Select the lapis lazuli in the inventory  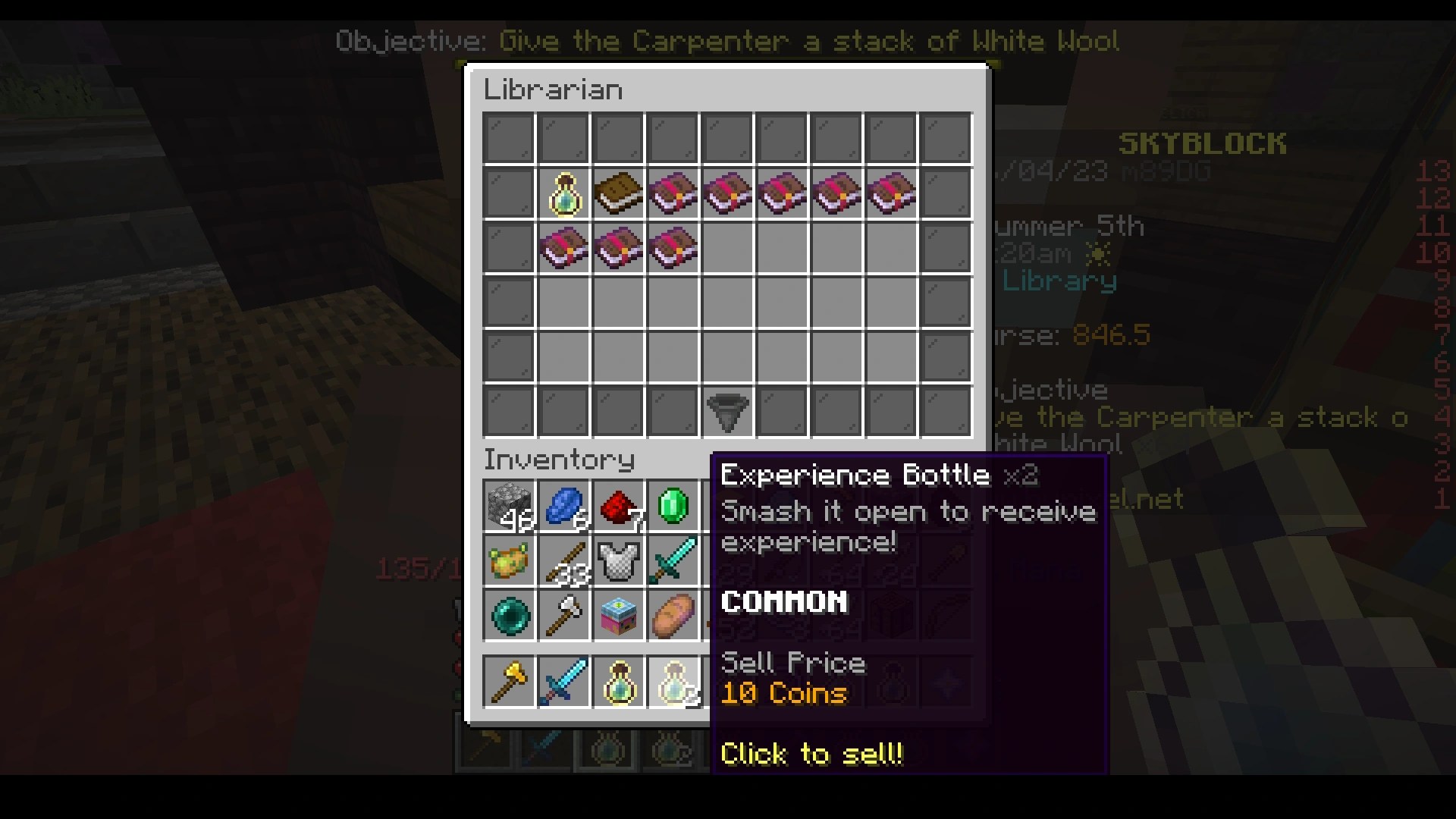[x=563, y=504]
